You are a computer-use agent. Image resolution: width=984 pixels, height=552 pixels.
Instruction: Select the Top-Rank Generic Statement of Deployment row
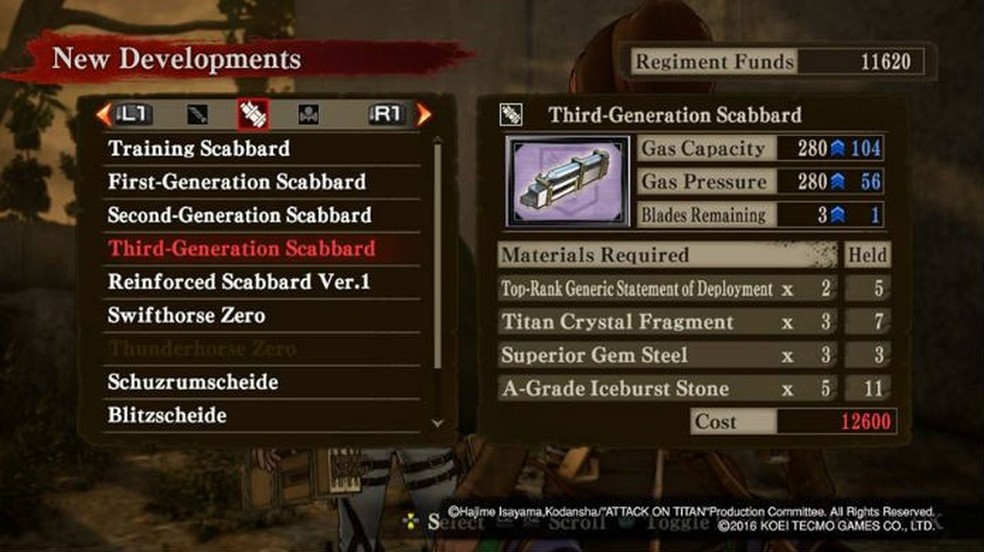[667, 289]
